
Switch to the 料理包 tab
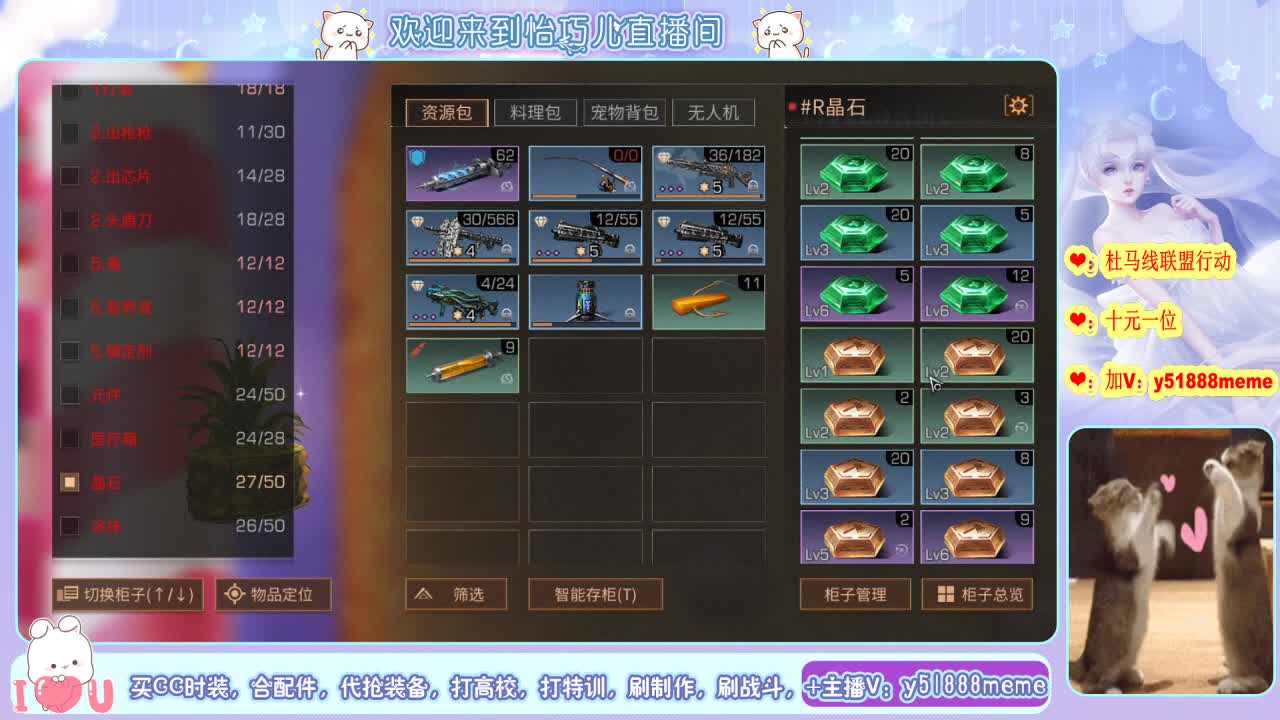(x=535, y=113)
